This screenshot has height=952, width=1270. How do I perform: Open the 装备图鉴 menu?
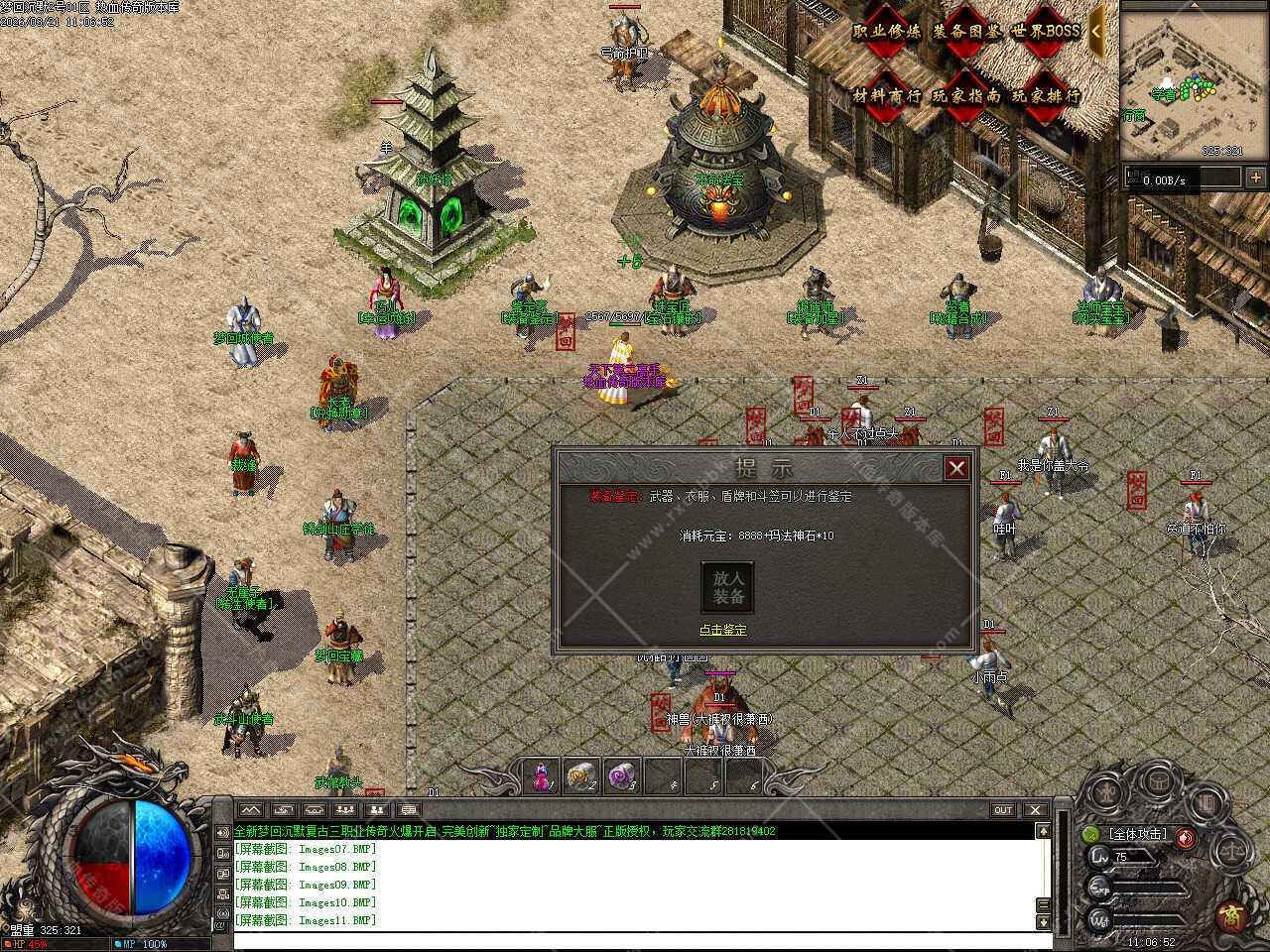point(967,32)
